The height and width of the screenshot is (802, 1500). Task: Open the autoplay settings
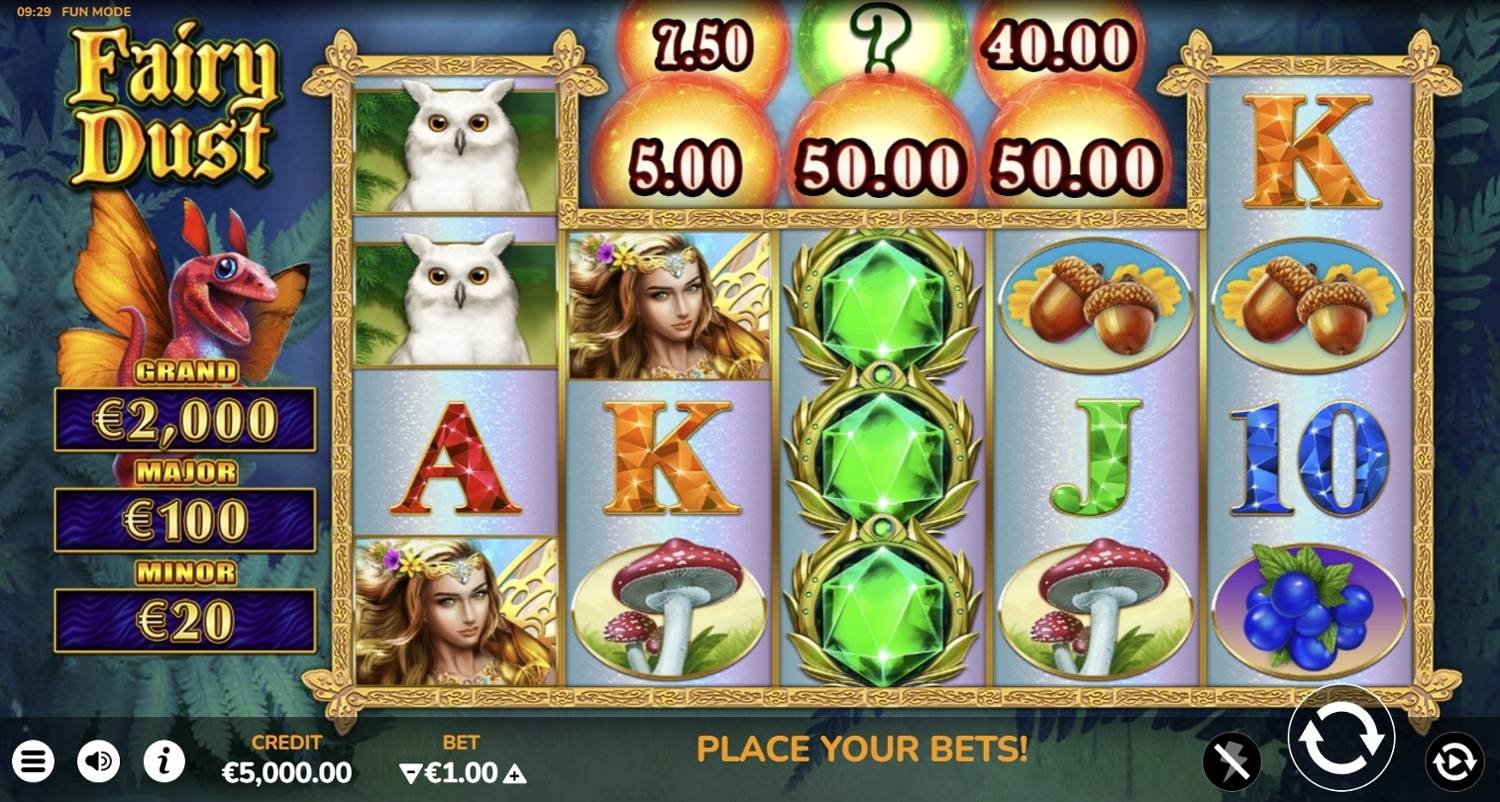coord(1454,762)
